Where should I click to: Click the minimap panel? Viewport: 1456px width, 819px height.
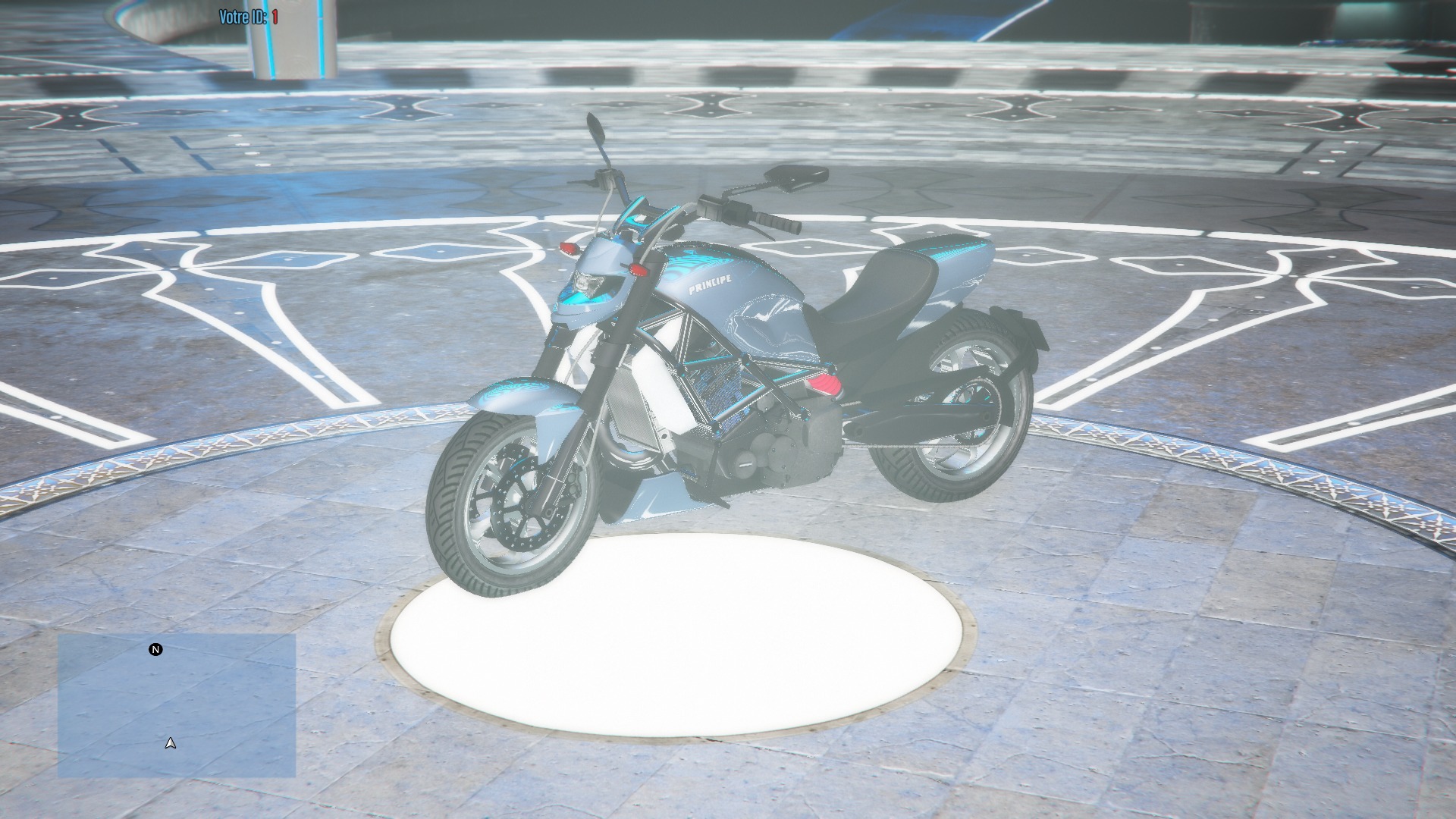point(177,705)
